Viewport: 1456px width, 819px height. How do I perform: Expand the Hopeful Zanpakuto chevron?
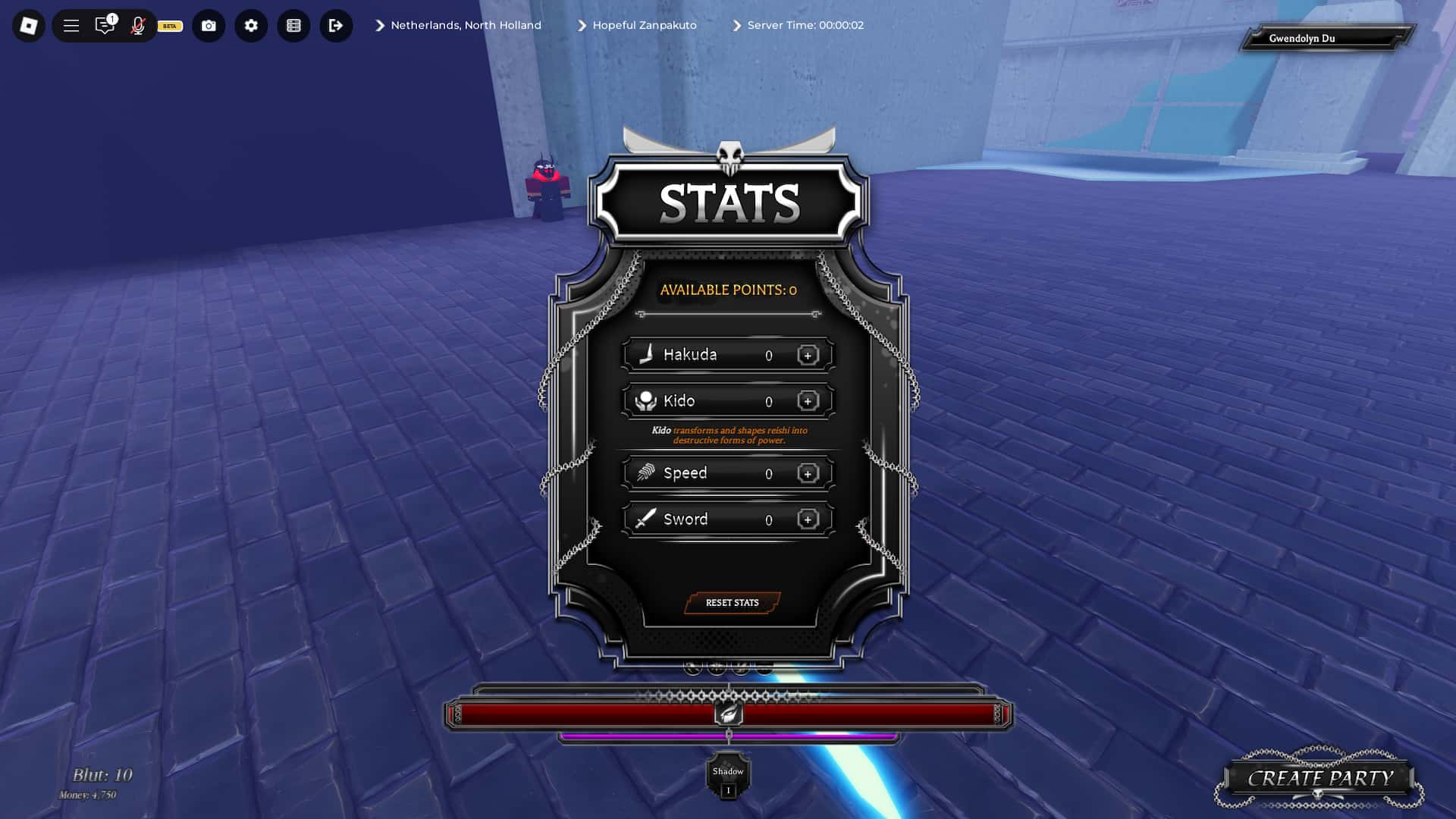tap(582, 25)
